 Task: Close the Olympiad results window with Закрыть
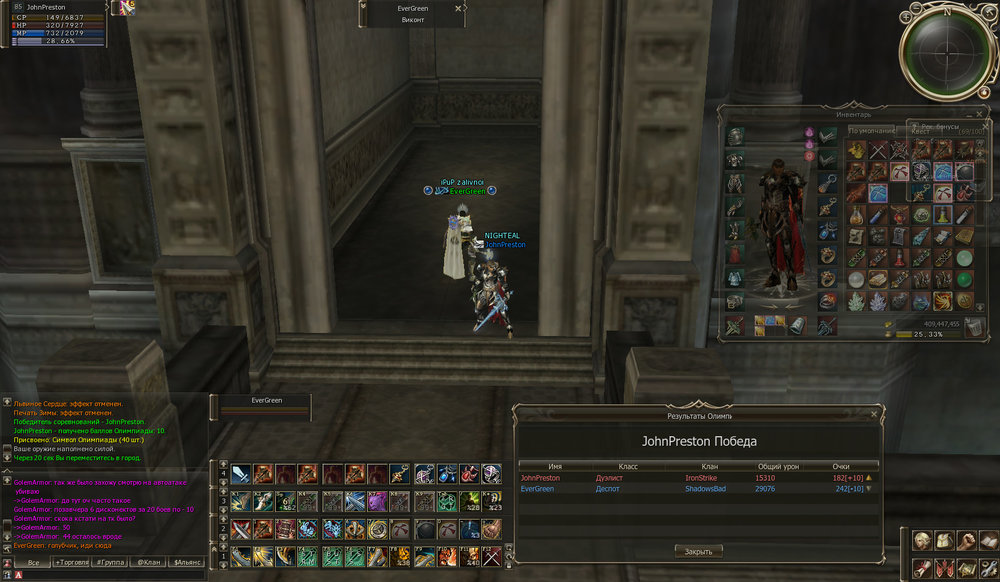(x=698, y=551)
